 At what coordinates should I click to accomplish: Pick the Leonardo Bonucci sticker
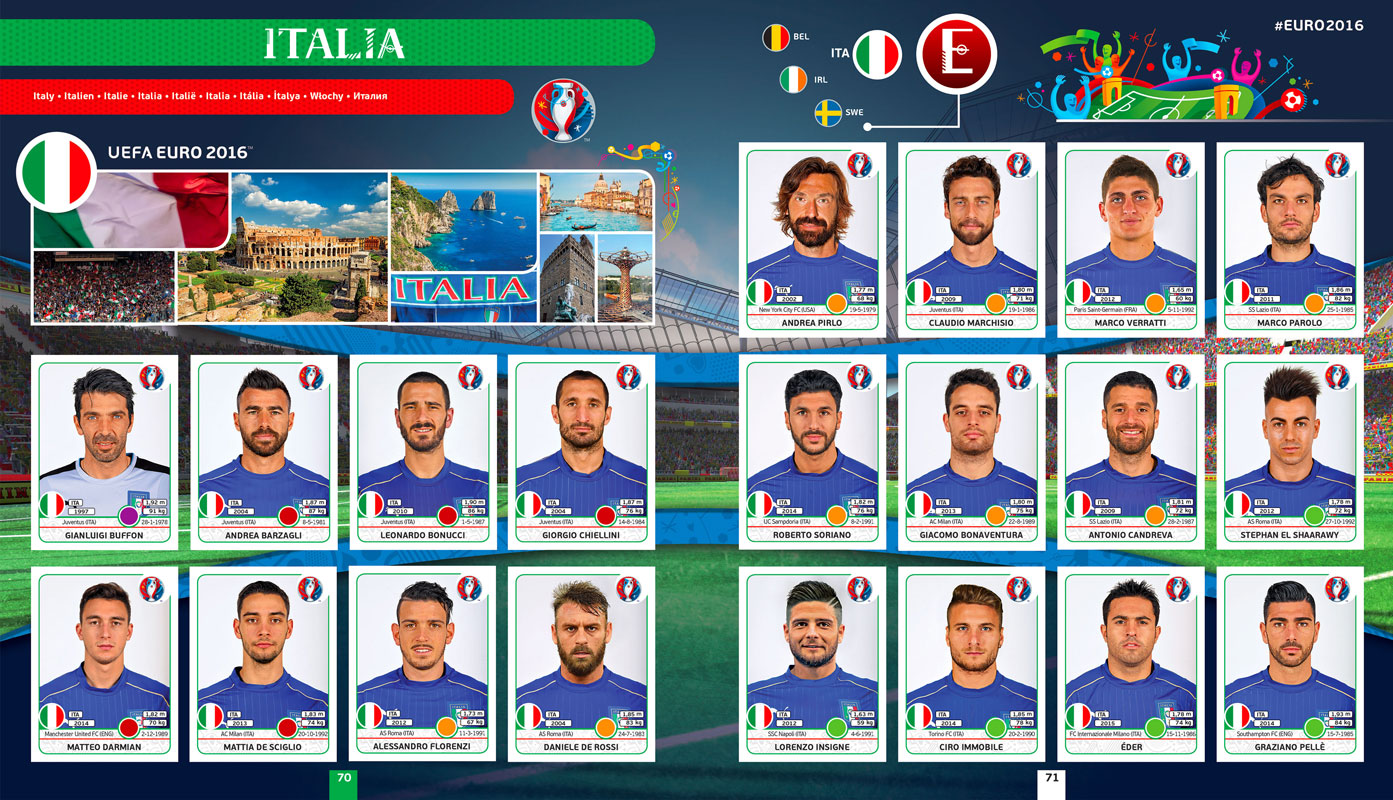pos(423,450)
